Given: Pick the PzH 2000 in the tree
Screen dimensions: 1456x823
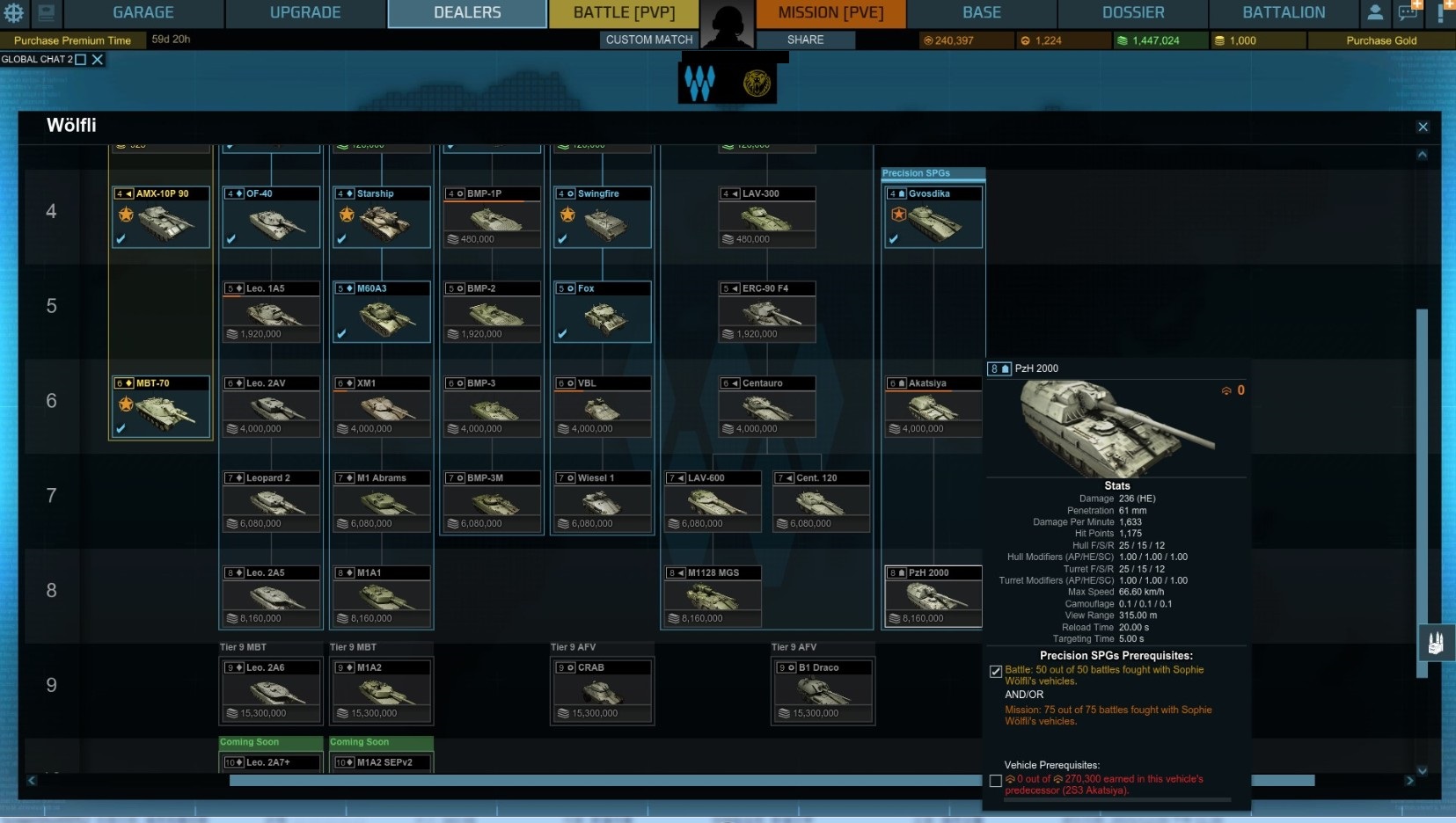Looking at the screenshot, I should [933, 596].
